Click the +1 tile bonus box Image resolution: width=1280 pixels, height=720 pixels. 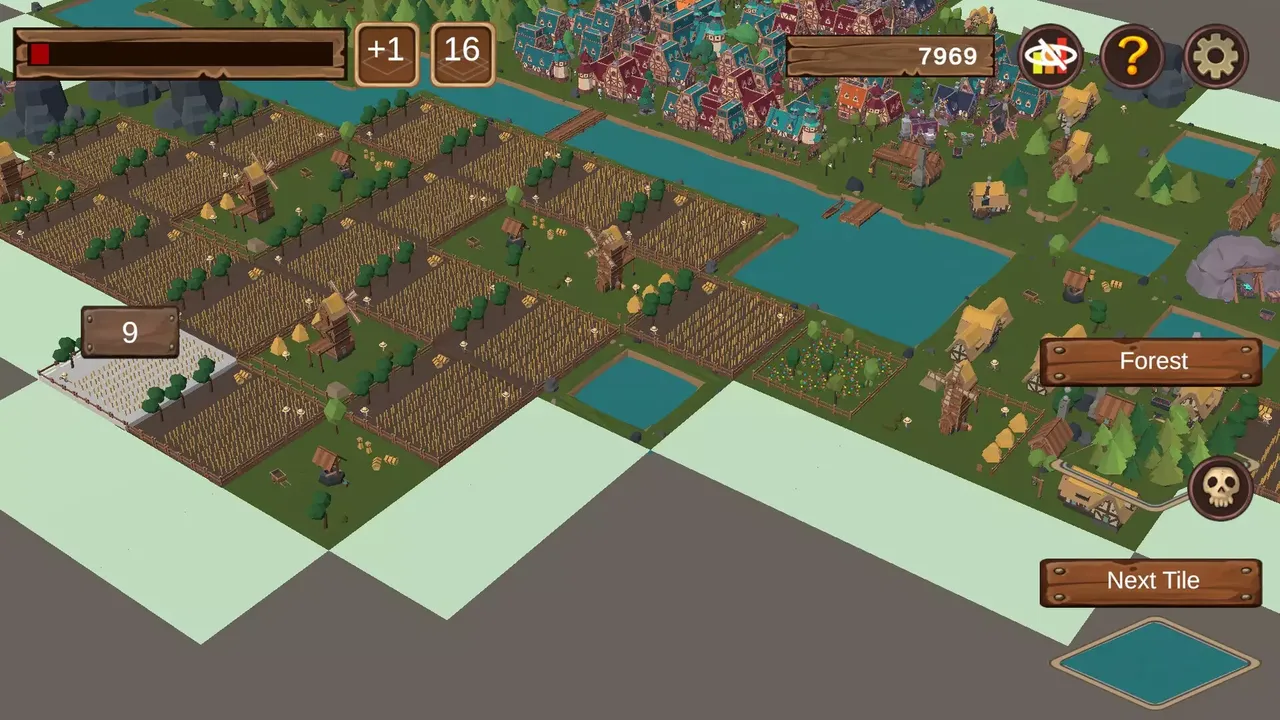386,53
